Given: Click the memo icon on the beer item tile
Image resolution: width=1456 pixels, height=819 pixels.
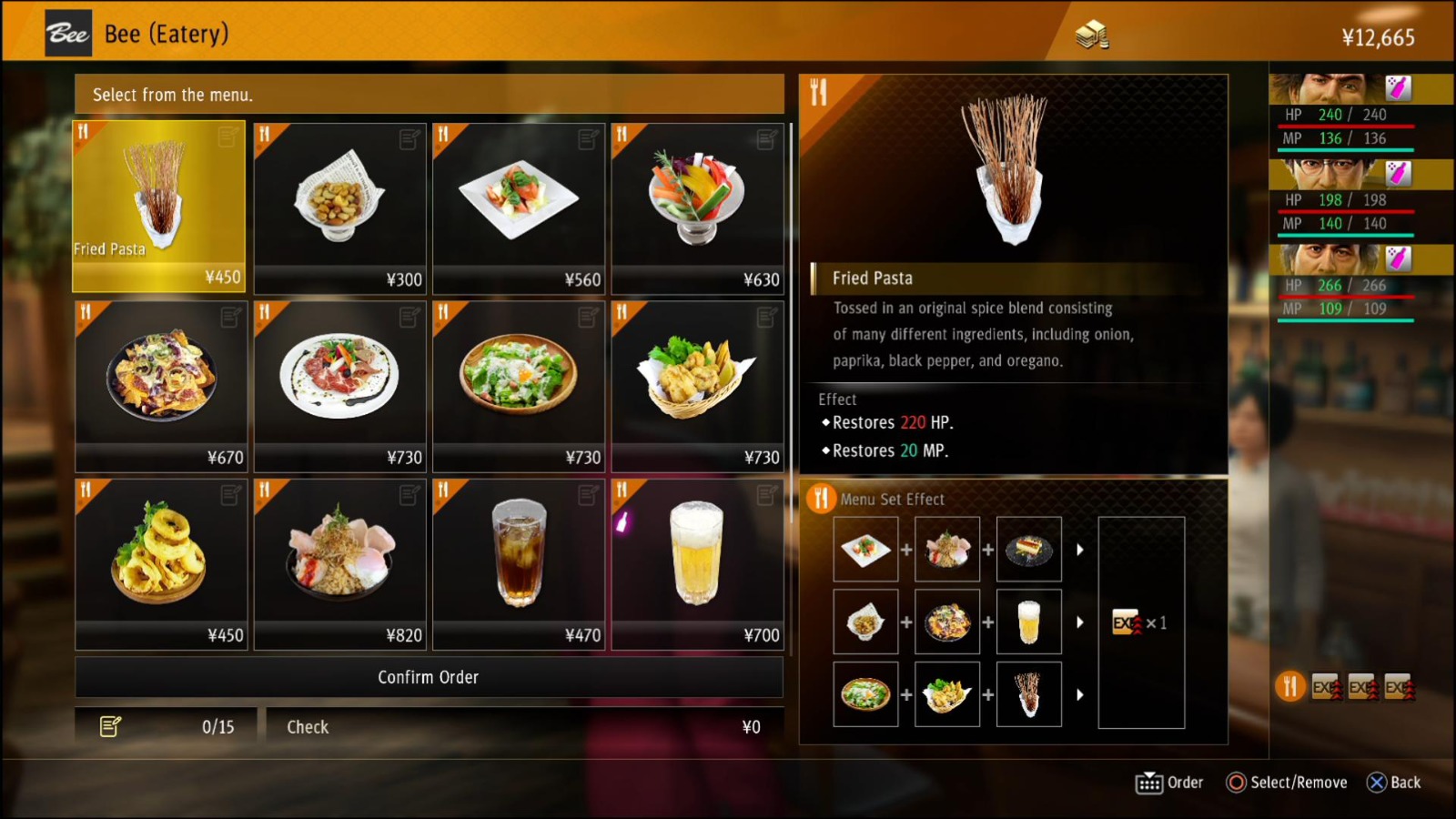Looking at the screenshot, I should (x=767, y=495).
